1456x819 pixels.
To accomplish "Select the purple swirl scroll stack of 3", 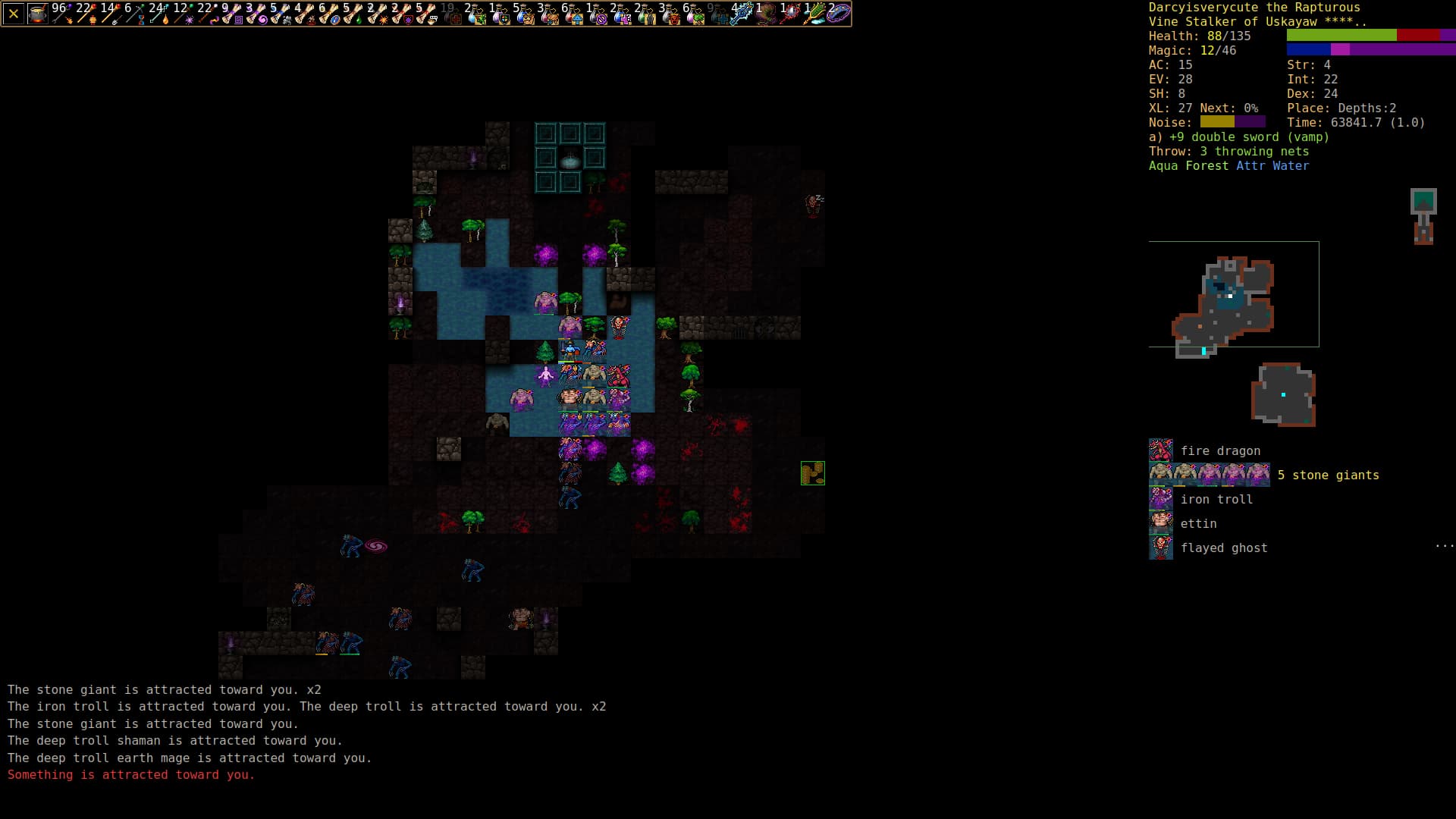I will coord(256,14).
